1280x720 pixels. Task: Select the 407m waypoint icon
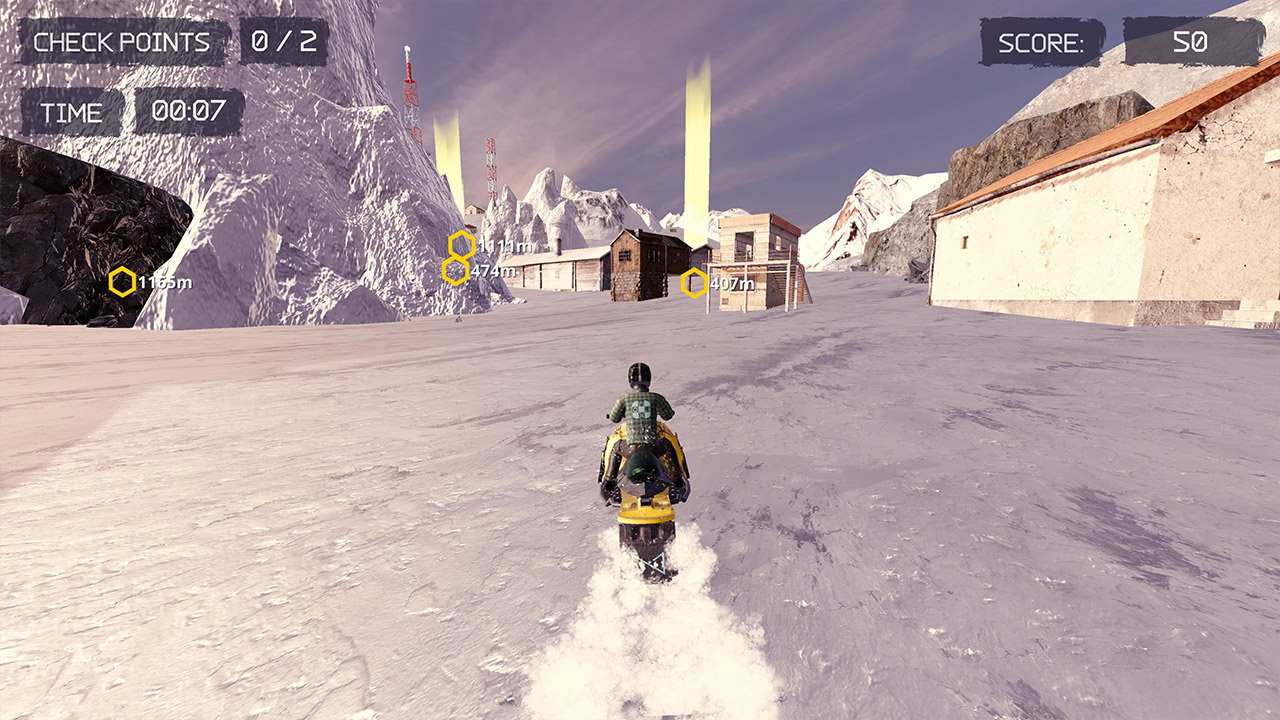692,283
